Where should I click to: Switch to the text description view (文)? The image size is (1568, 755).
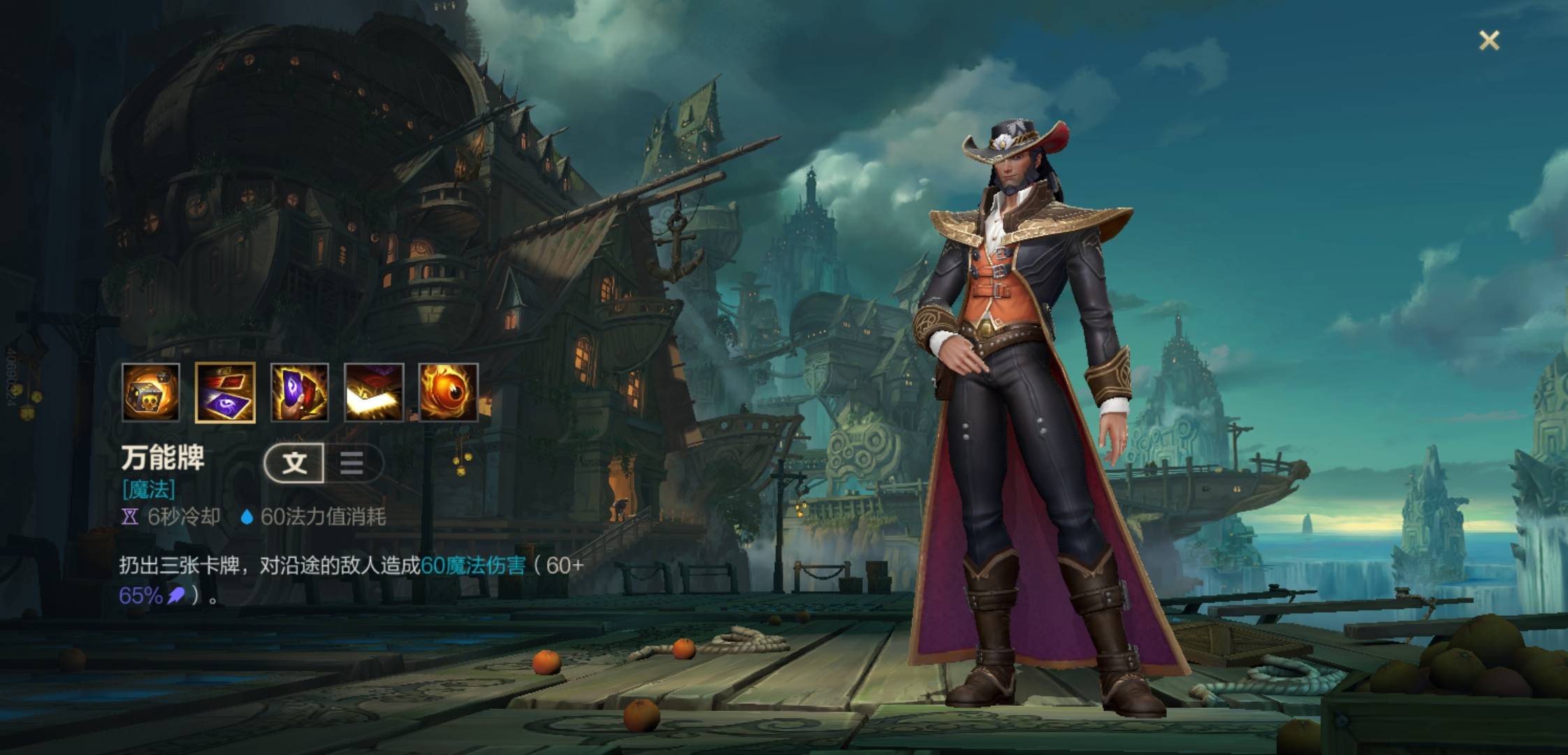coord(295,463)
